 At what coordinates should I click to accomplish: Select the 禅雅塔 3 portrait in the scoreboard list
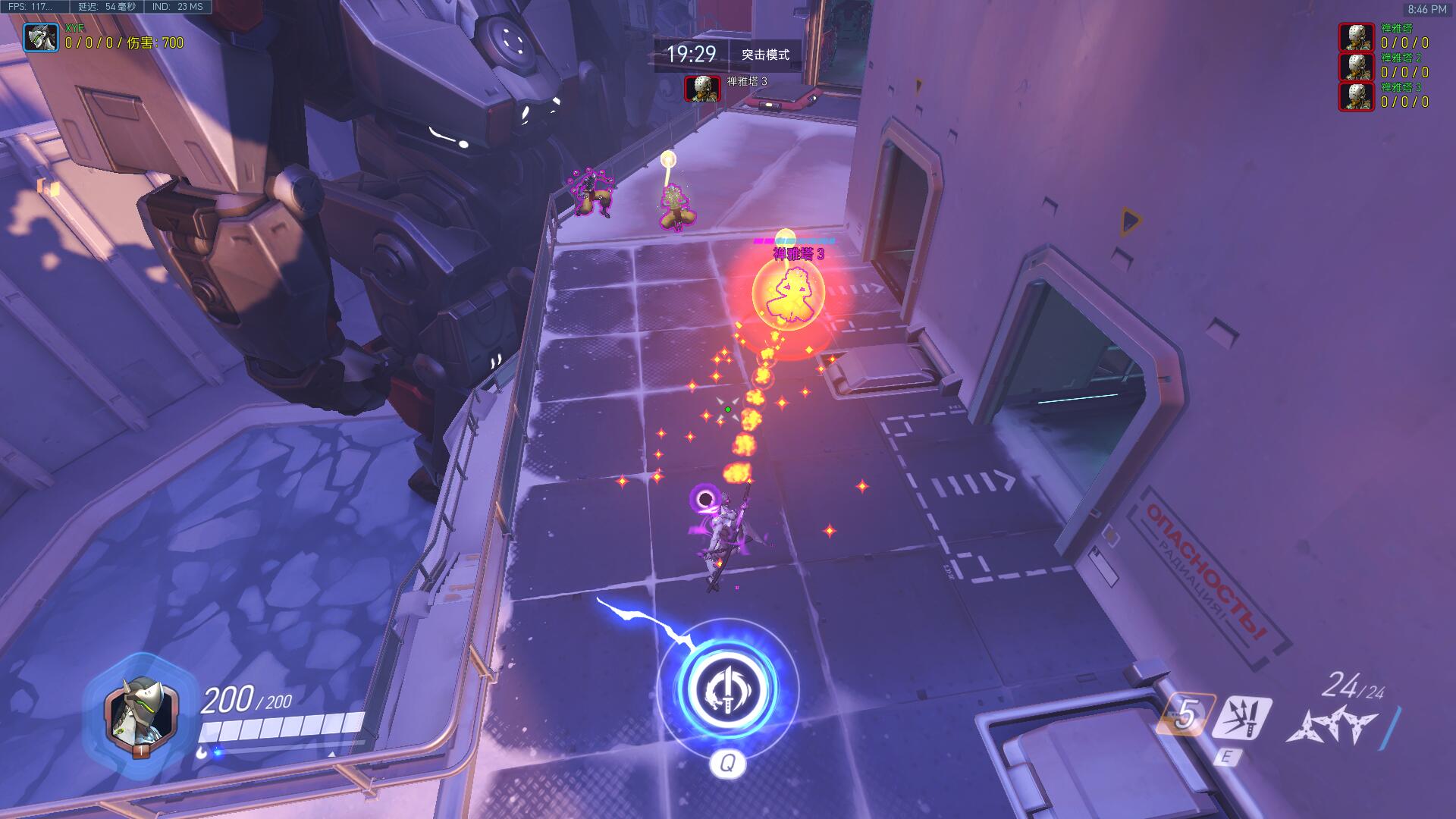click(1356, 97)
